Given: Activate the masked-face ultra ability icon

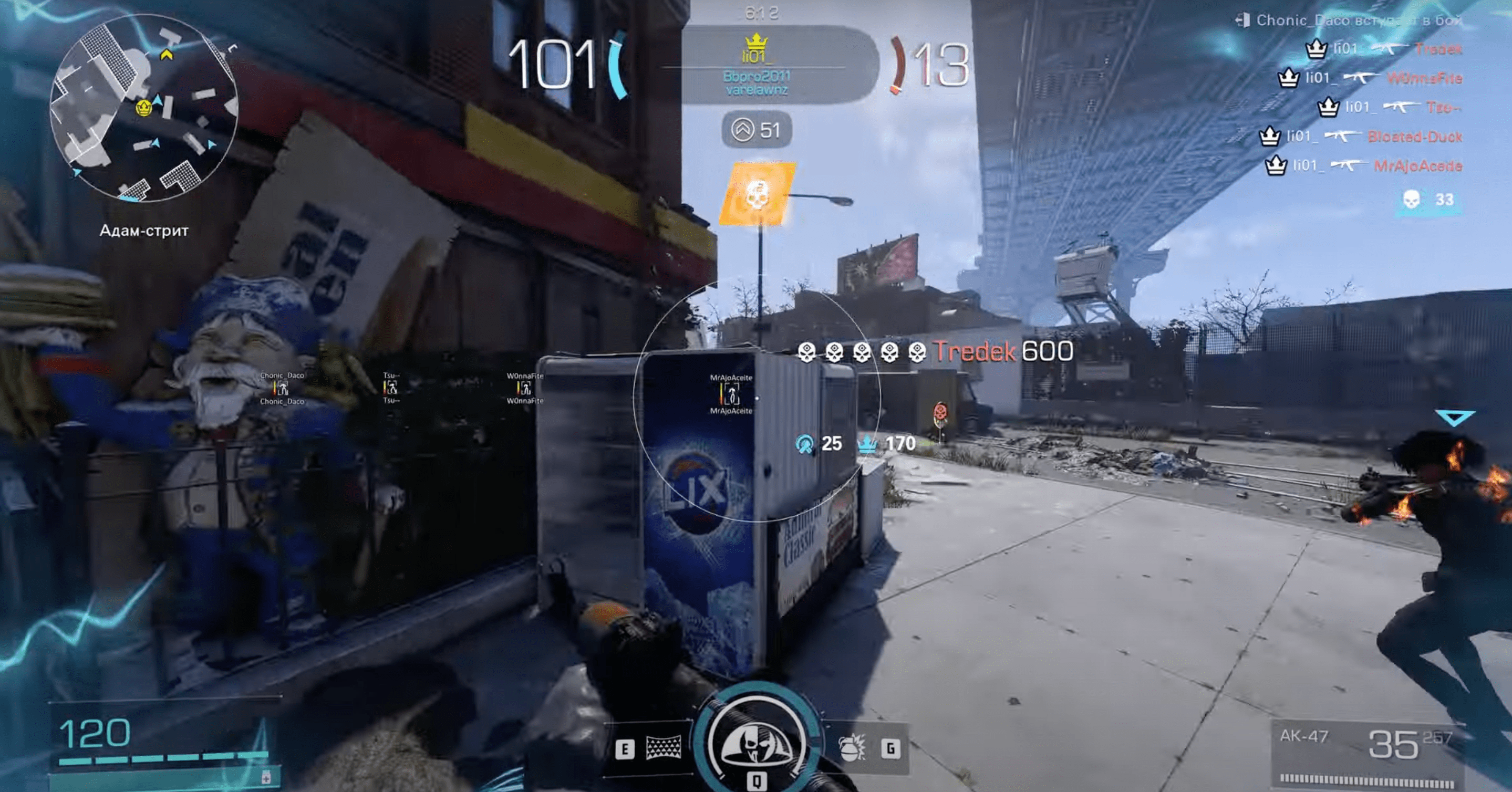Looking at the screenshot, I should (756, 742).
